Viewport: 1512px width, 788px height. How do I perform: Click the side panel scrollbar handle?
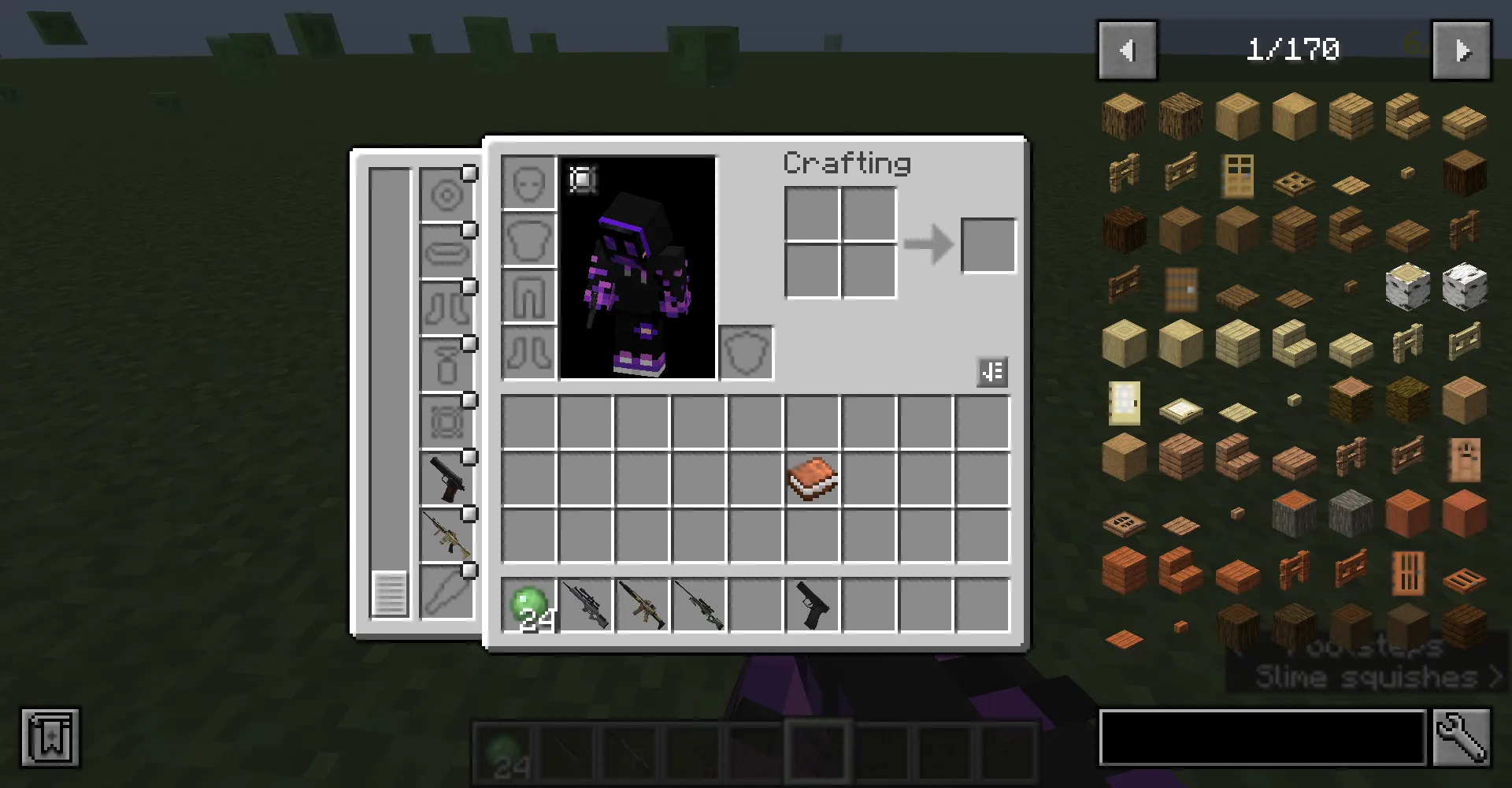point(389,593)
